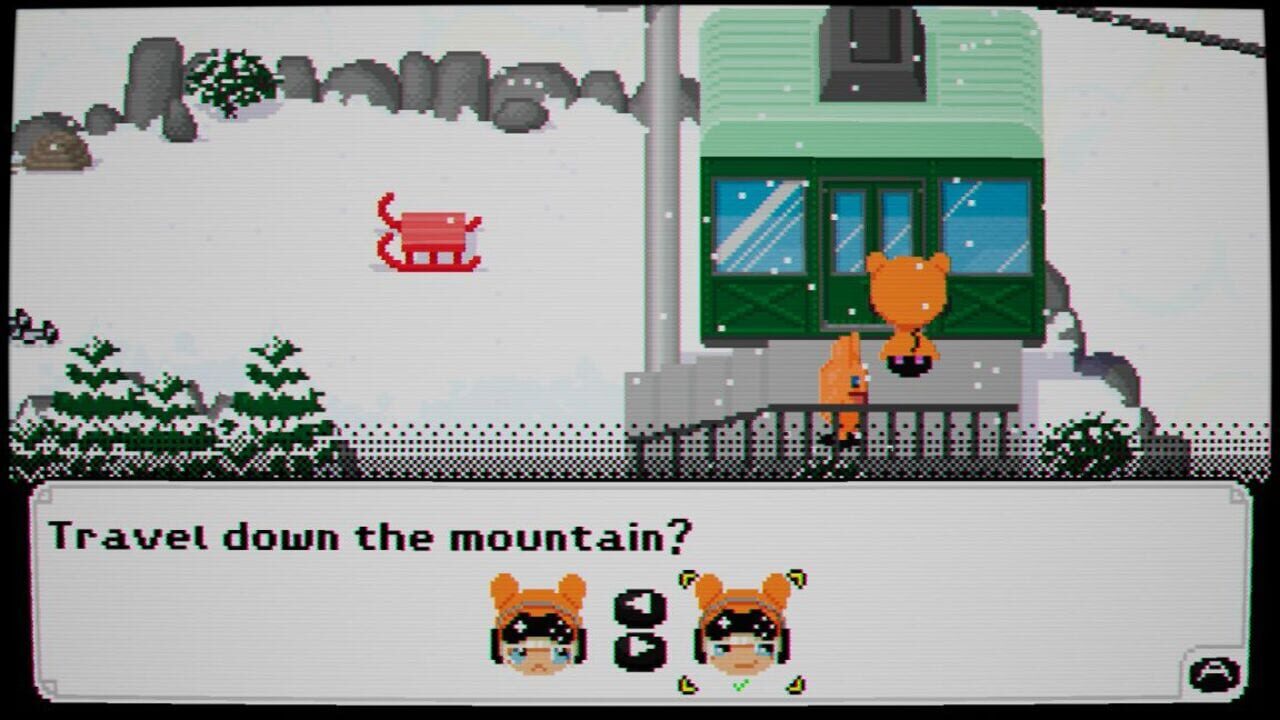Click the tall gray flagpole
Viewport: 1280px width, 720px height.
tap(662, 200)
